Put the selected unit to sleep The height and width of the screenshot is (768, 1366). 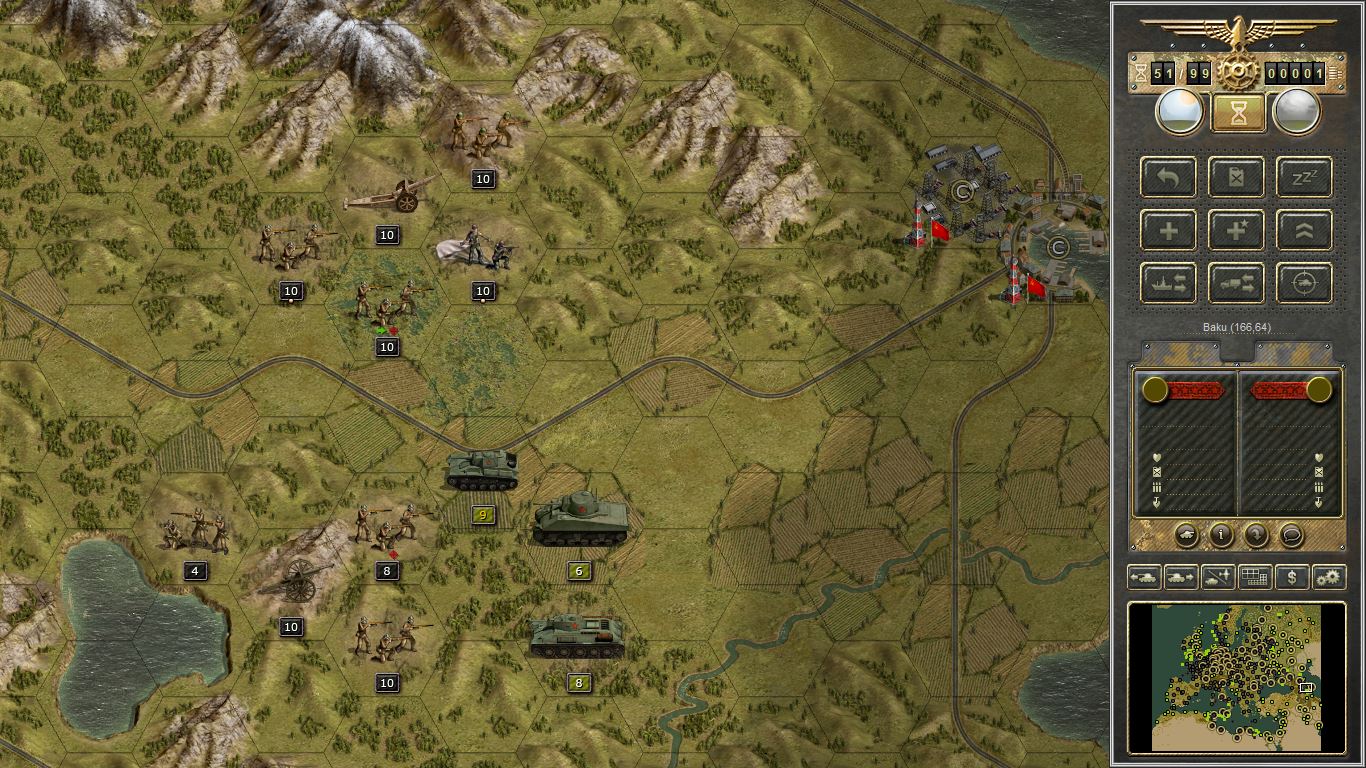(1304, 177)
